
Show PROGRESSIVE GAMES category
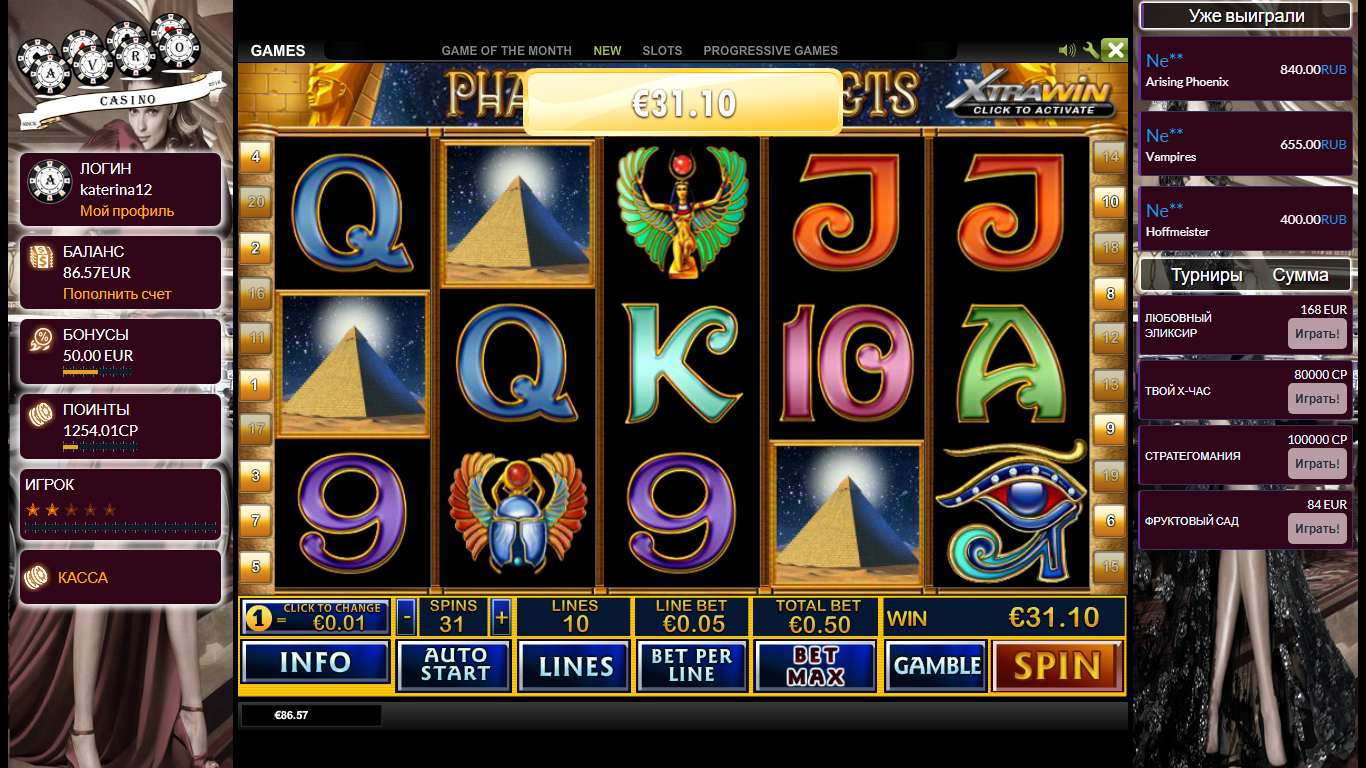pyautogui.click(x=770, y=51)
